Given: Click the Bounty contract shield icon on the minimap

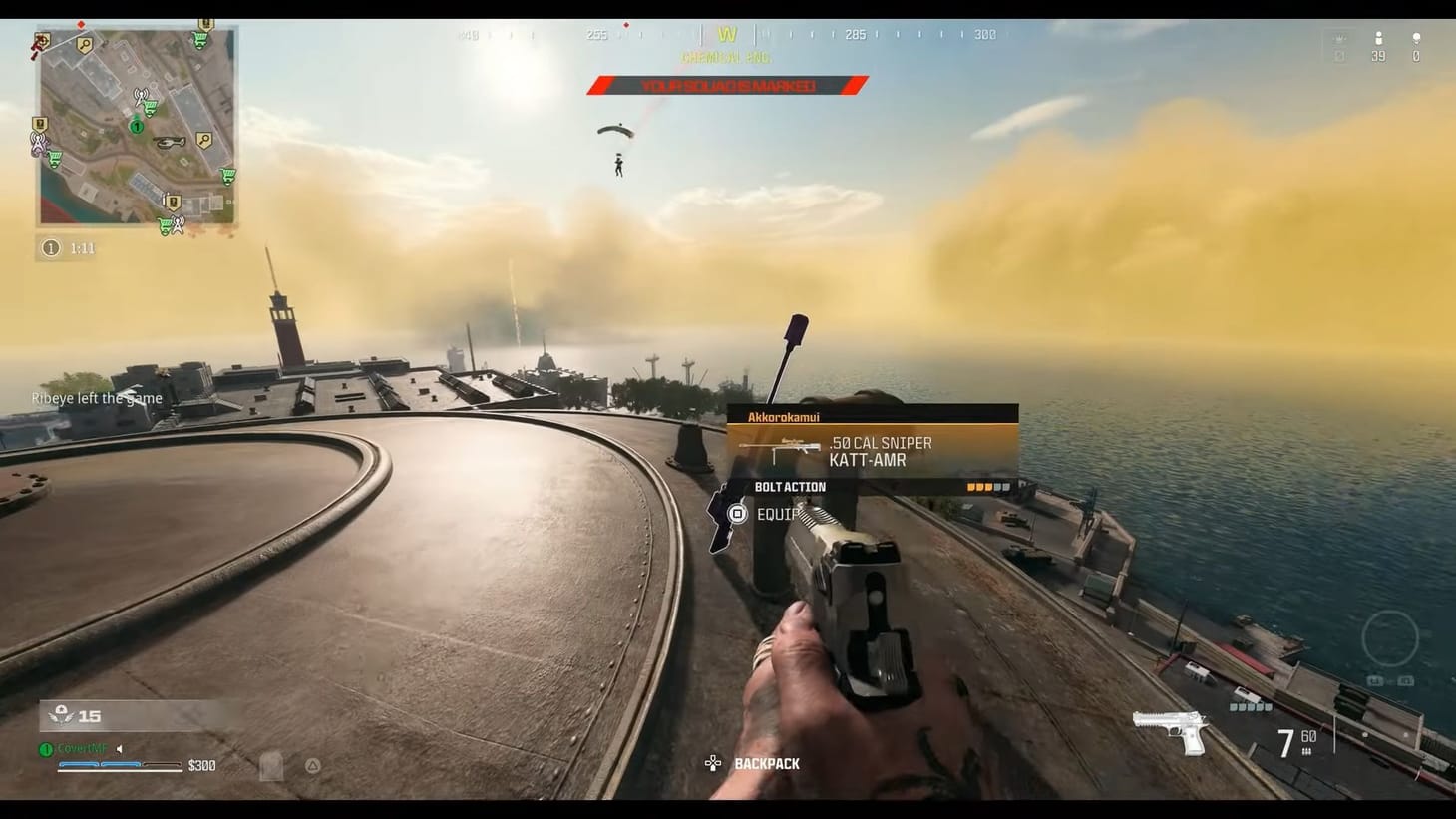Looking at the screenshot, I should click(40, 124).
